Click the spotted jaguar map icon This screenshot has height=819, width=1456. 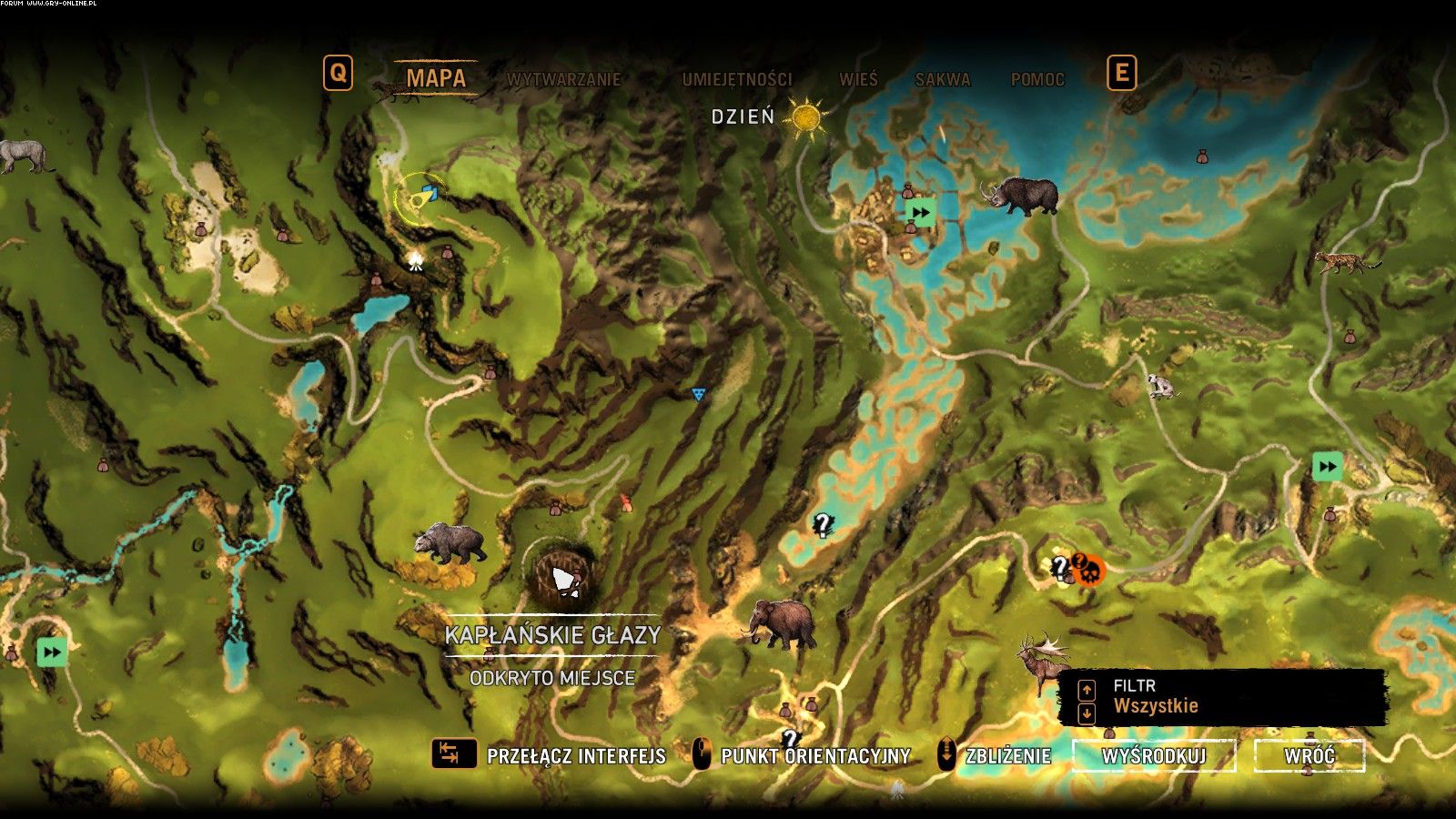tap(1347, 262)
